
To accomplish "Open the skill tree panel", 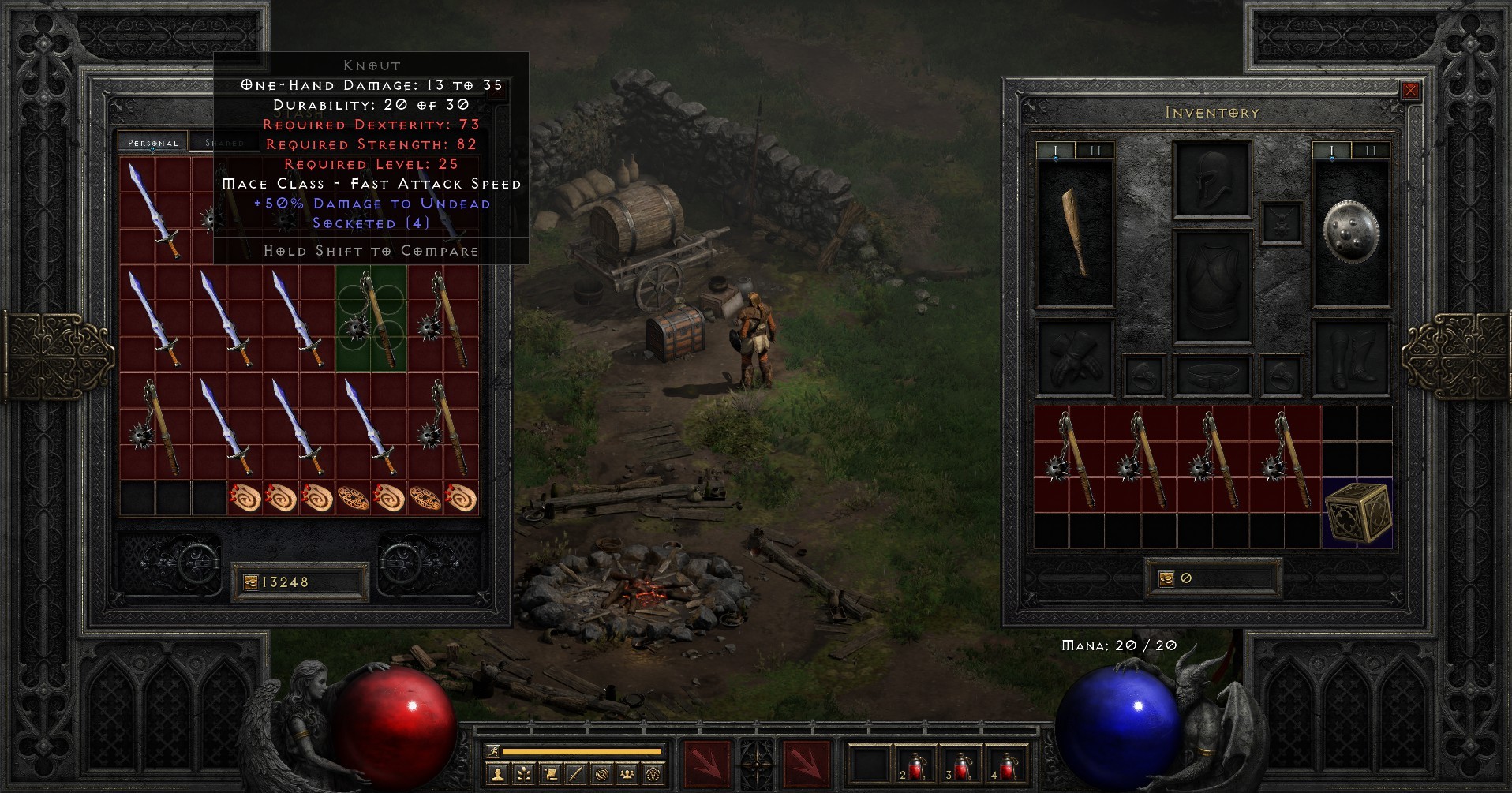I will (x=523, y=776).
